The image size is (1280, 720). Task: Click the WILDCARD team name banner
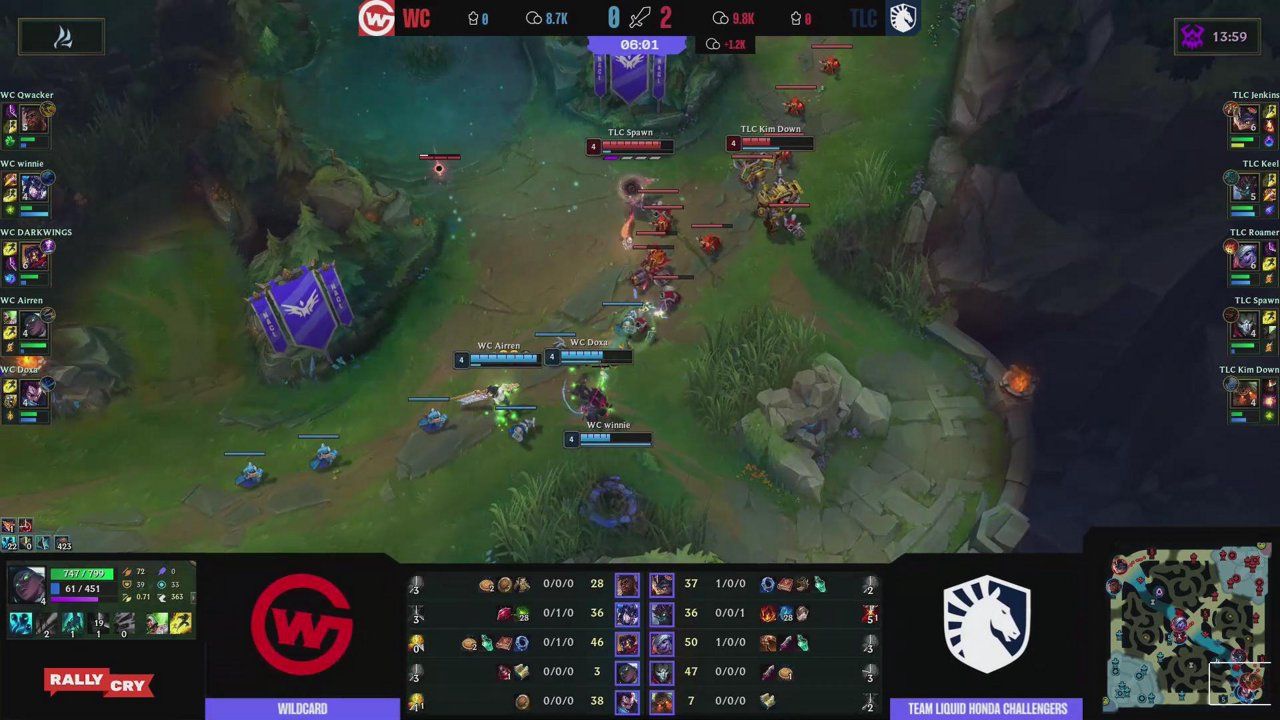click(305, 707)
